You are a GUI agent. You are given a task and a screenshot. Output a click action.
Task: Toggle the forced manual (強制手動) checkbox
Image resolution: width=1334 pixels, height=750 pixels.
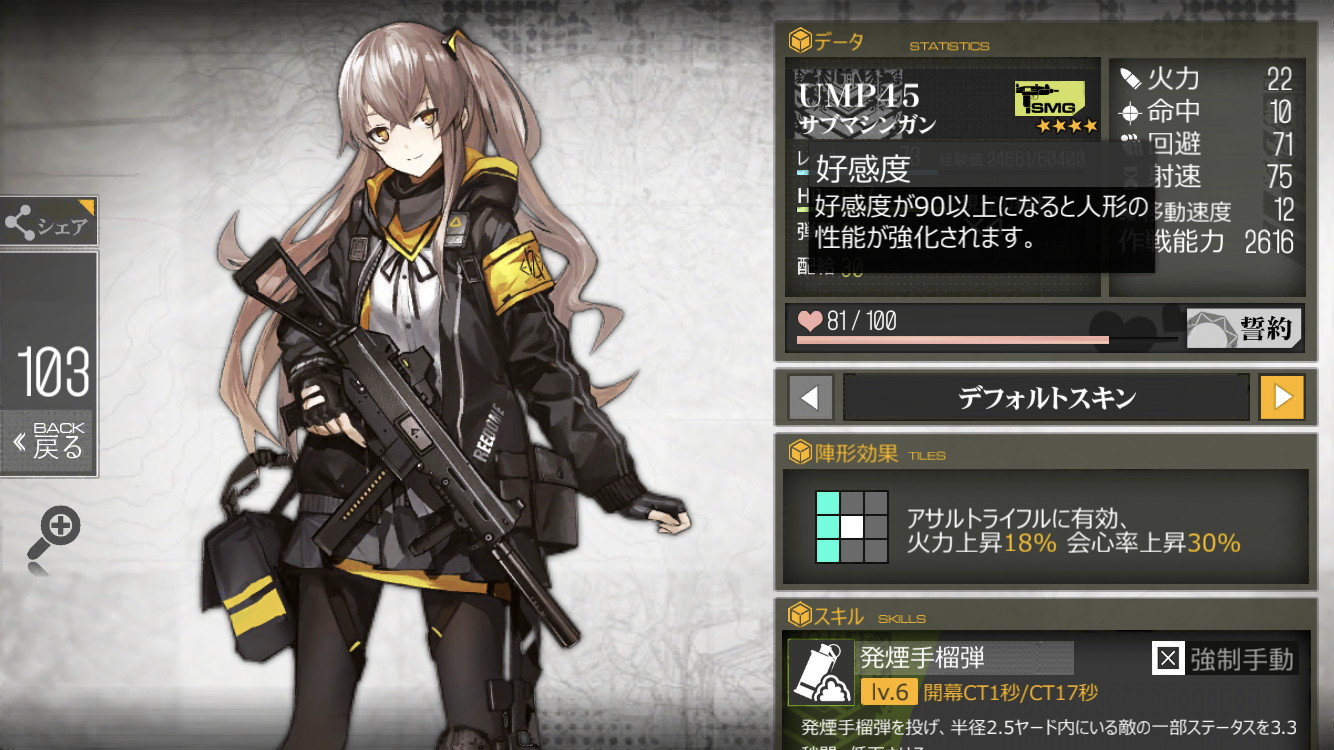click(1167, 659)
